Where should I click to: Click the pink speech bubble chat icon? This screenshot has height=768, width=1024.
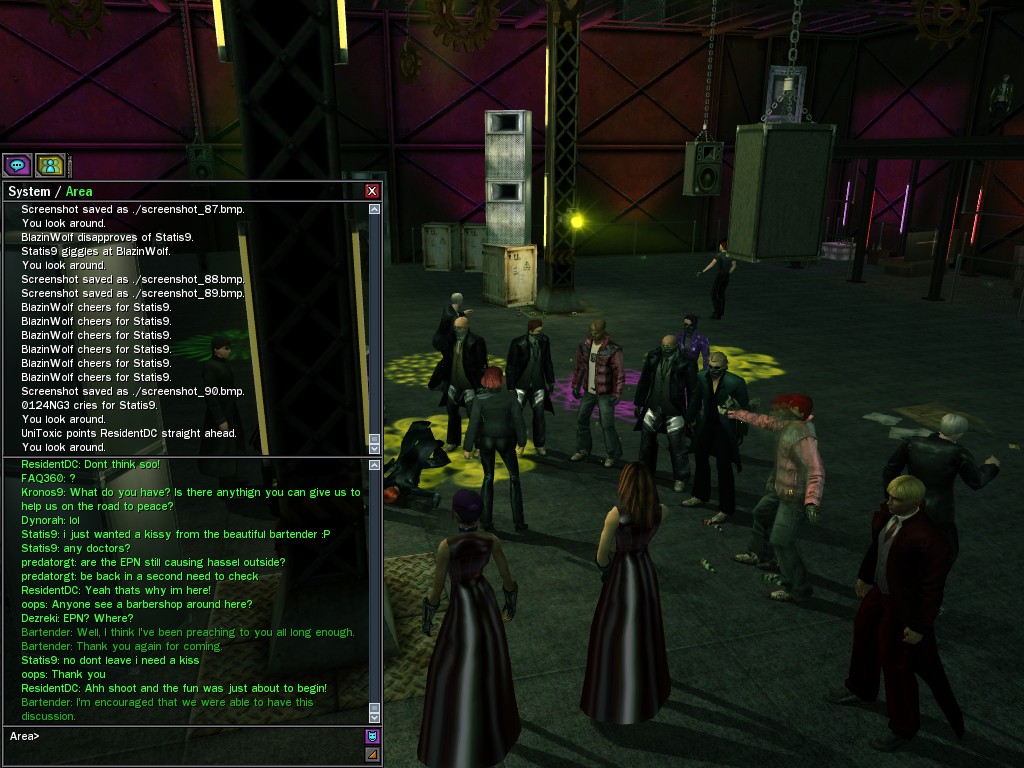click(17, 165)
